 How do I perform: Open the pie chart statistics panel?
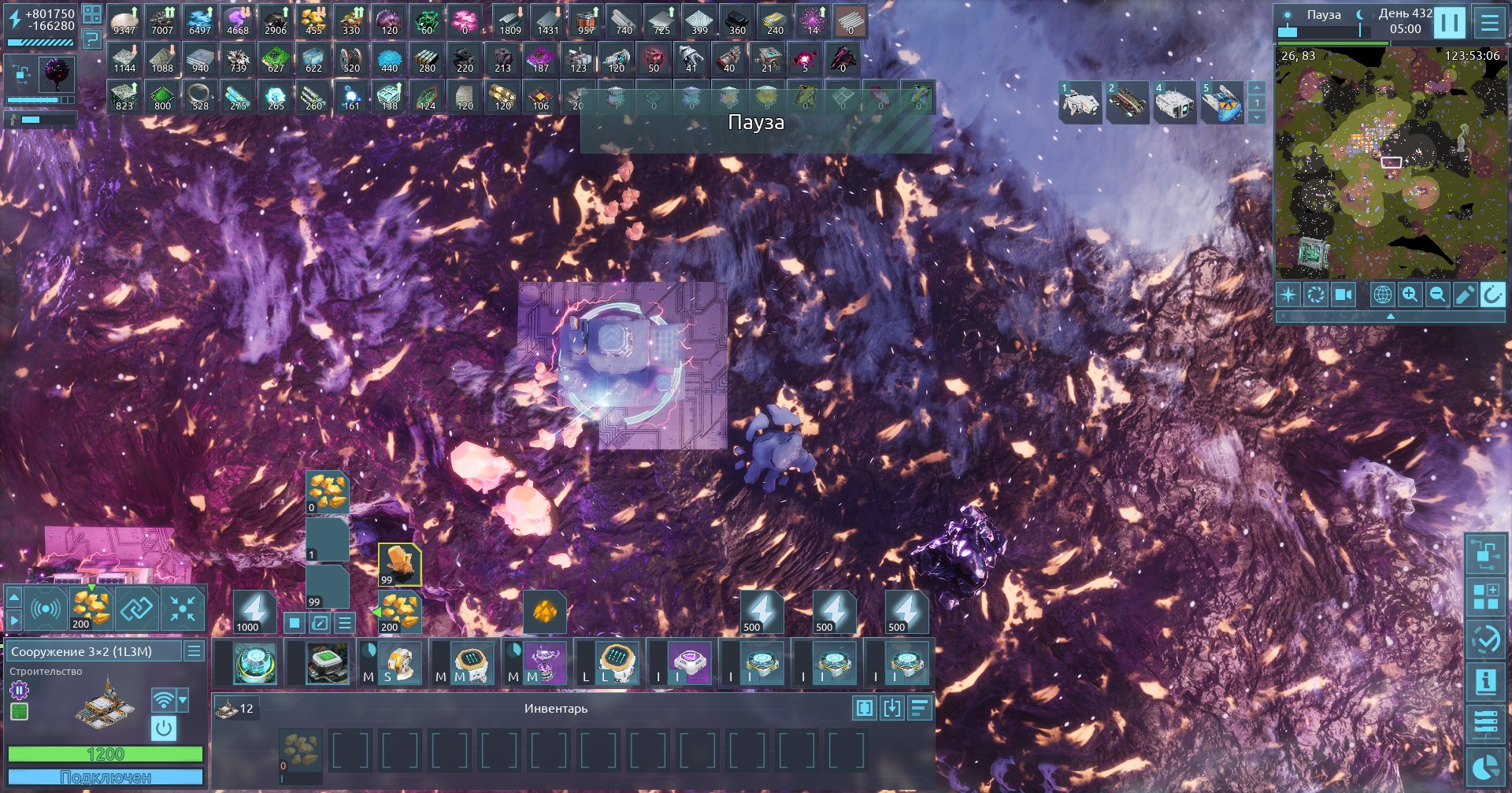point(1486,767)
